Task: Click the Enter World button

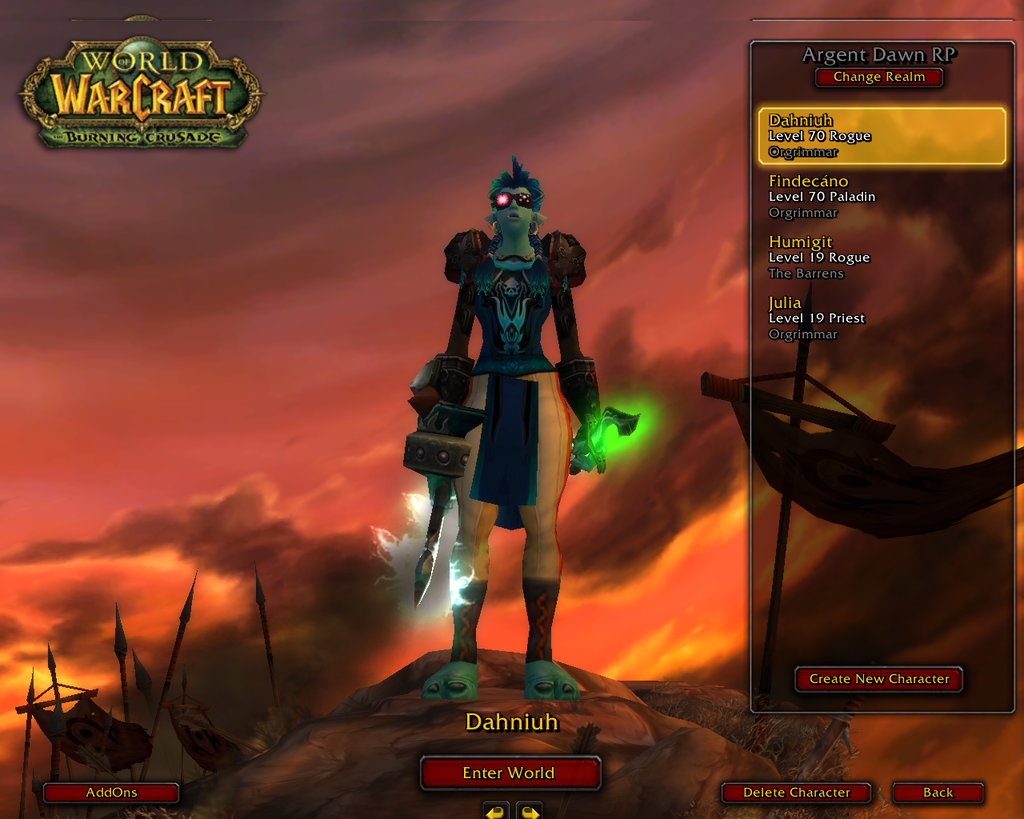Action: (x=509, y=773)
